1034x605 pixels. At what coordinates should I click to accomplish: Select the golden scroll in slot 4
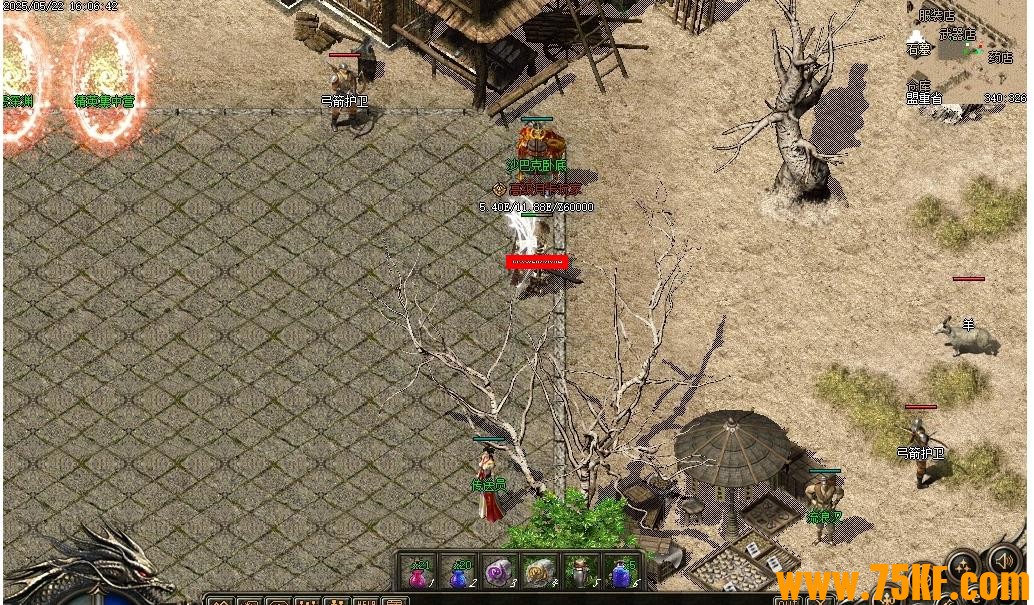[x=540, y=574]
